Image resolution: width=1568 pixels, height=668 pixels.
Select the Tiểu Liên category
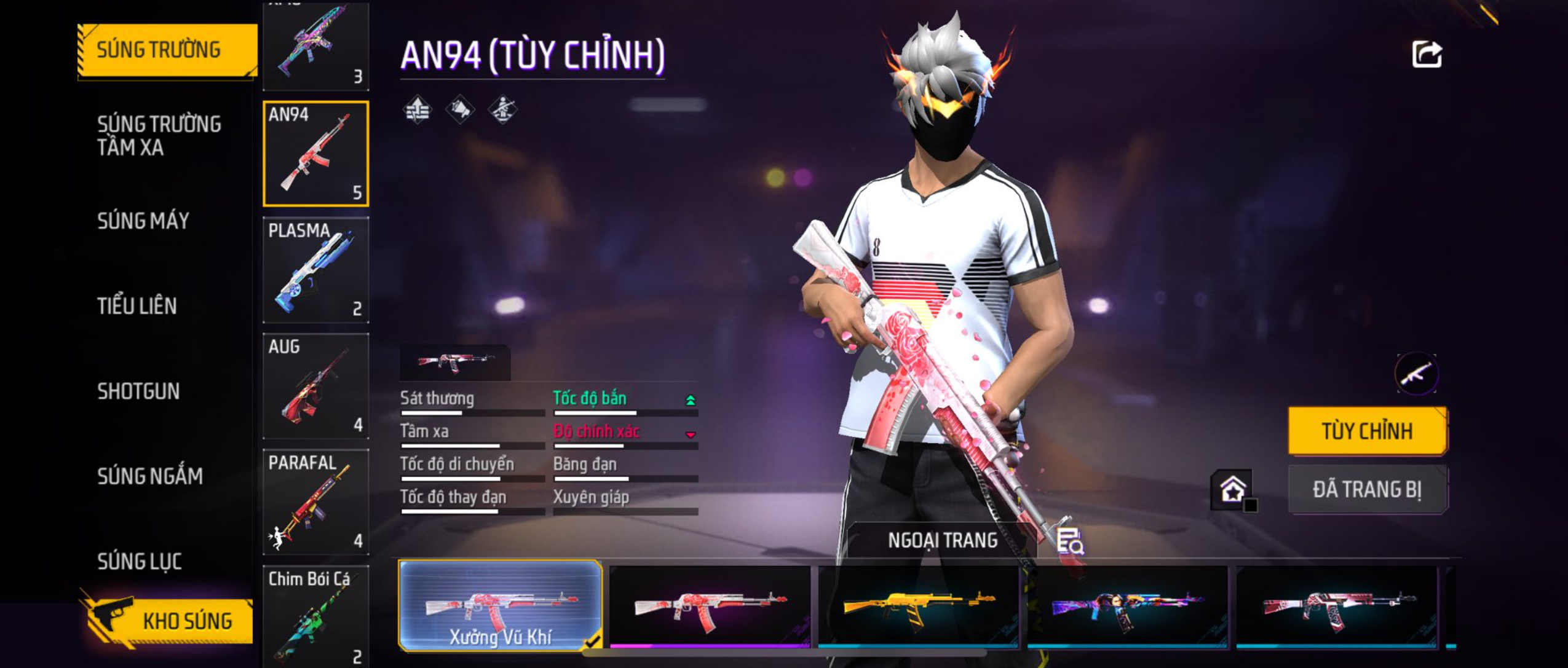[137, 305]
